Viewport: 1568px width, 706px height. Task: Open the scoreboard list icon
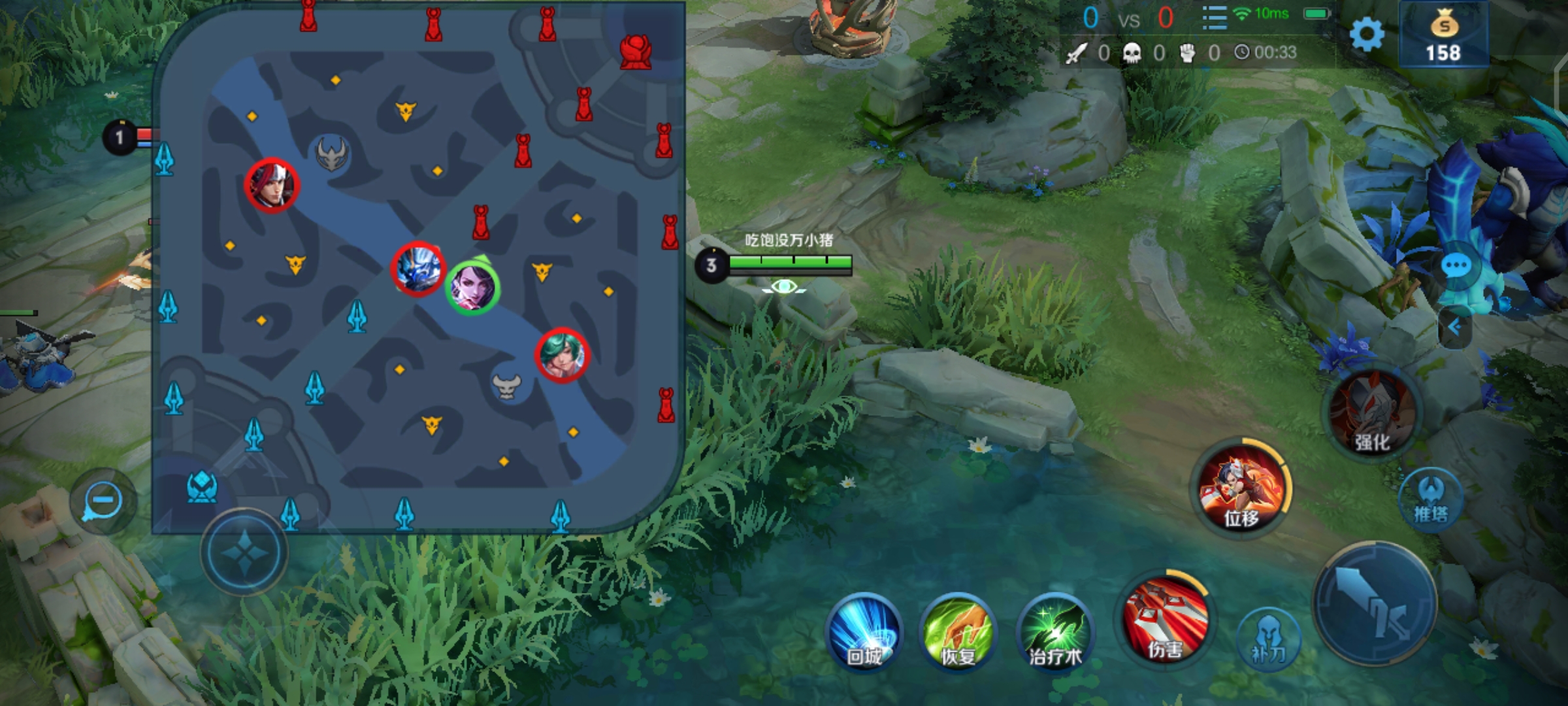click(x=1214, y=18)
